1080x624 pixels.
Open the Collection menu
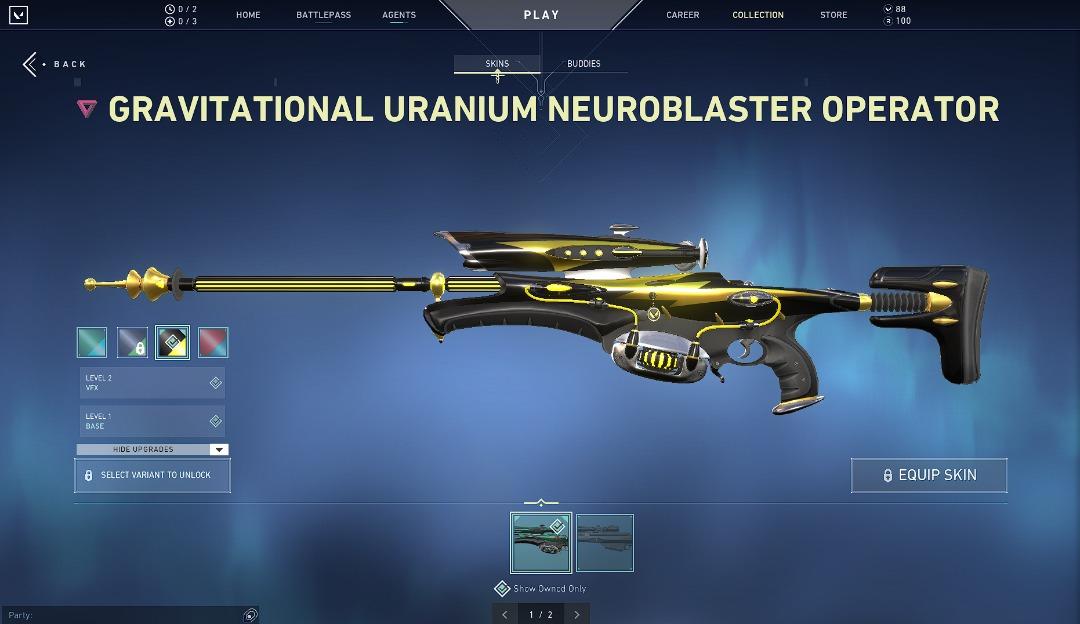click(758, 15)
